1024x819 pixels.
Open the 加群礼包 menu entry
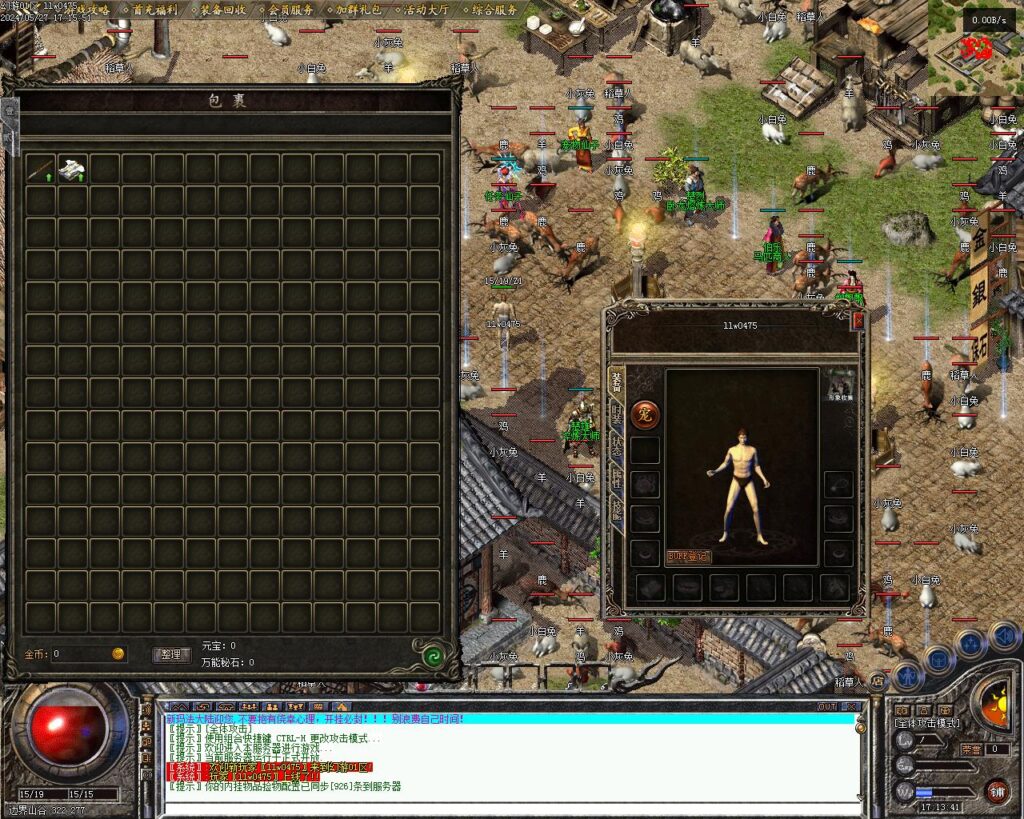point(358,10)
